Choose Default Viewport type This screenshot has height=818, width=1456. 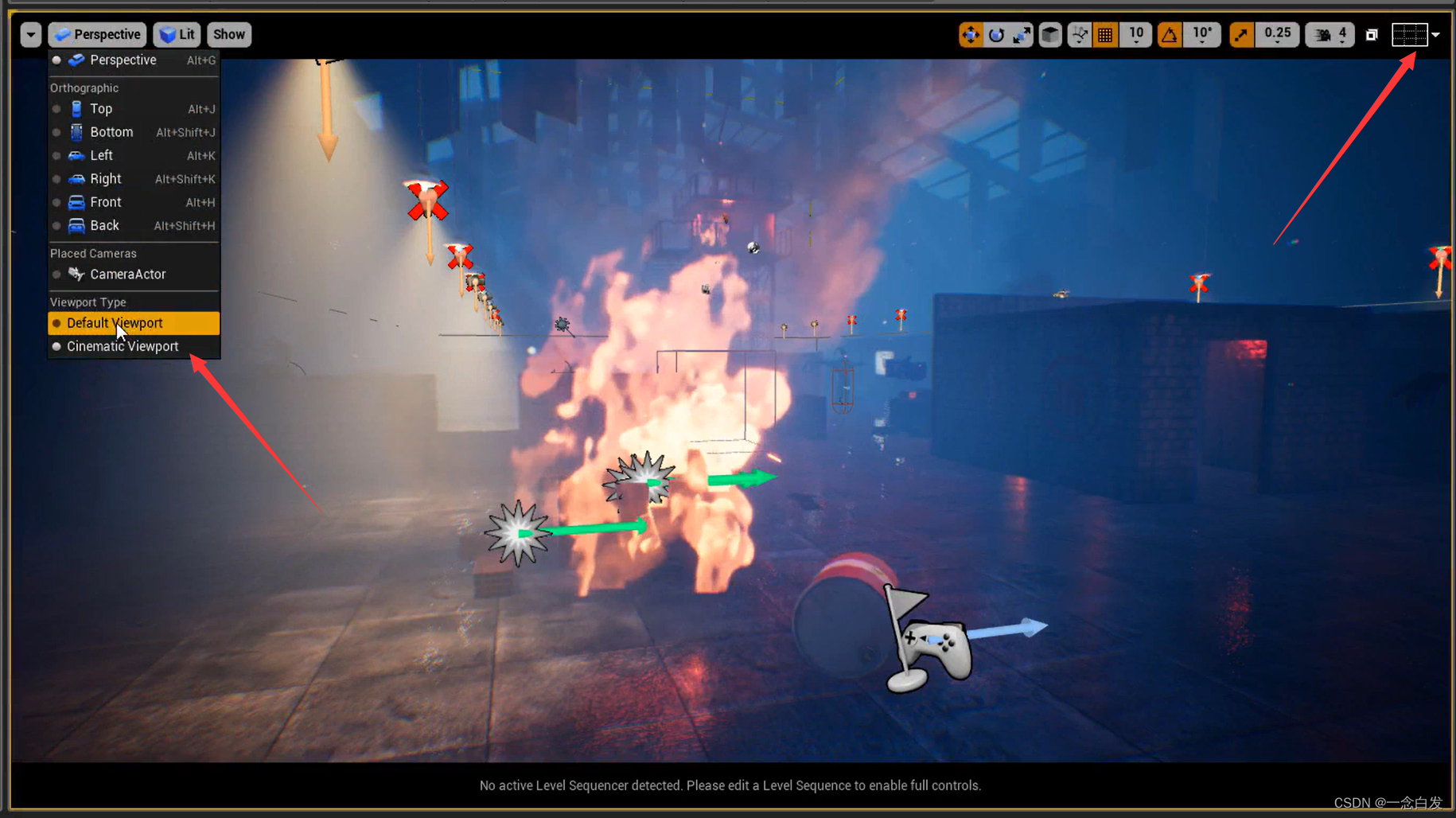point(115,323)
